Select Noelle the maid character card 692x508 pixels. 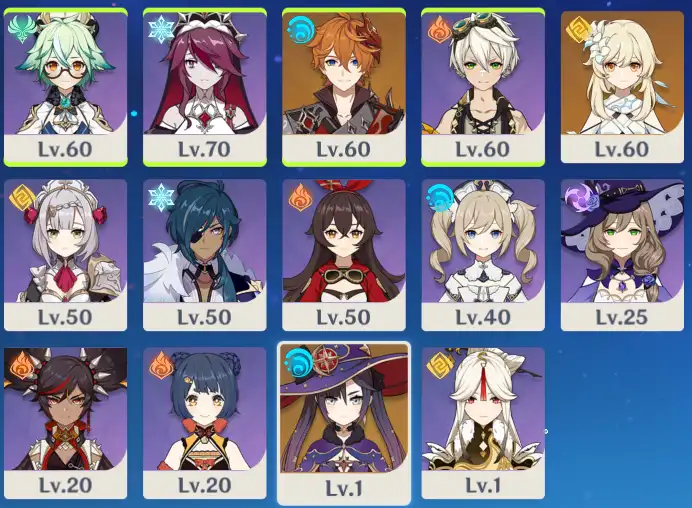click(x=65, y=255)
